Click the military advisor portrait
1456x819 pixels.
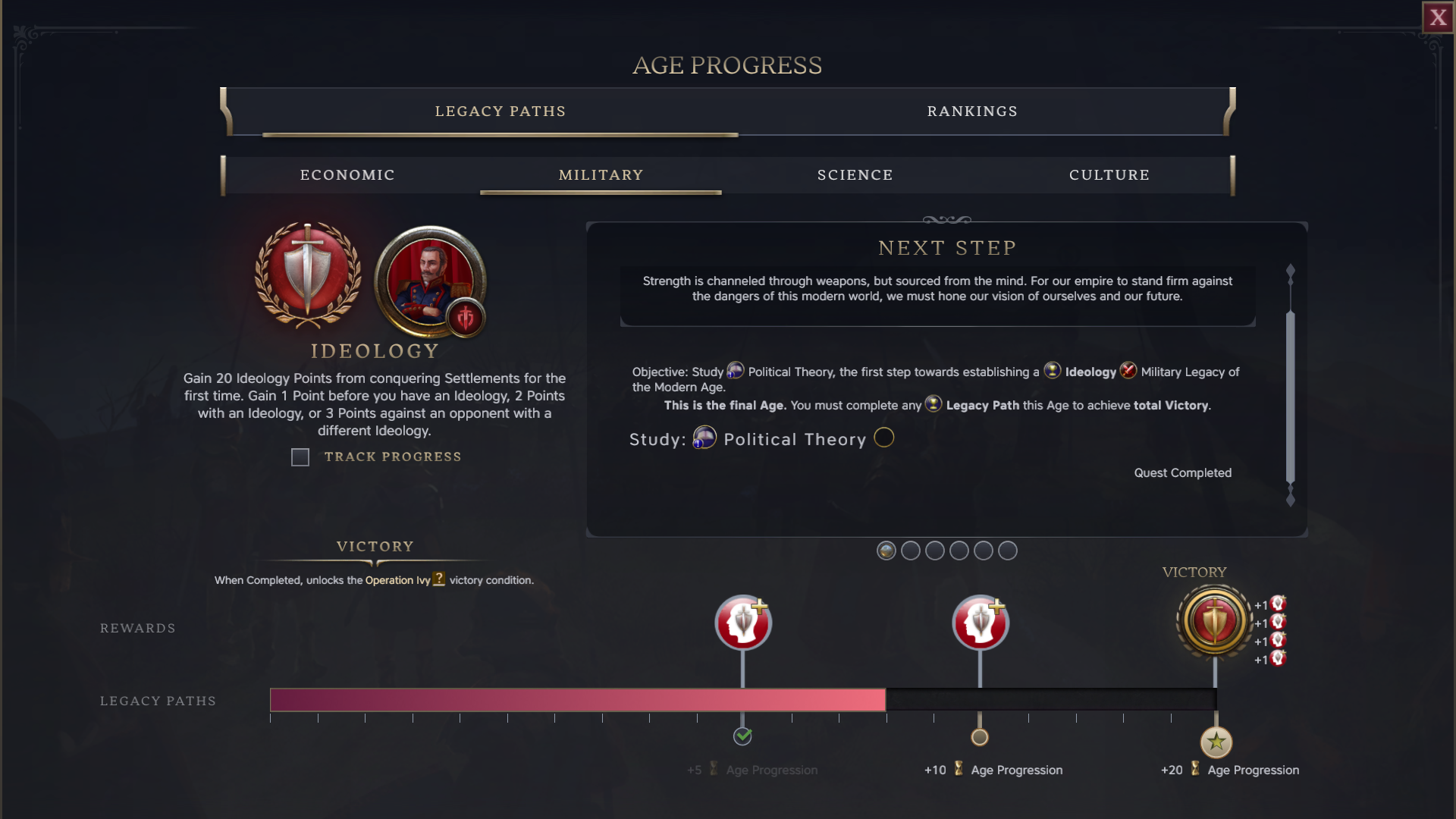click(x=430, y=281)
